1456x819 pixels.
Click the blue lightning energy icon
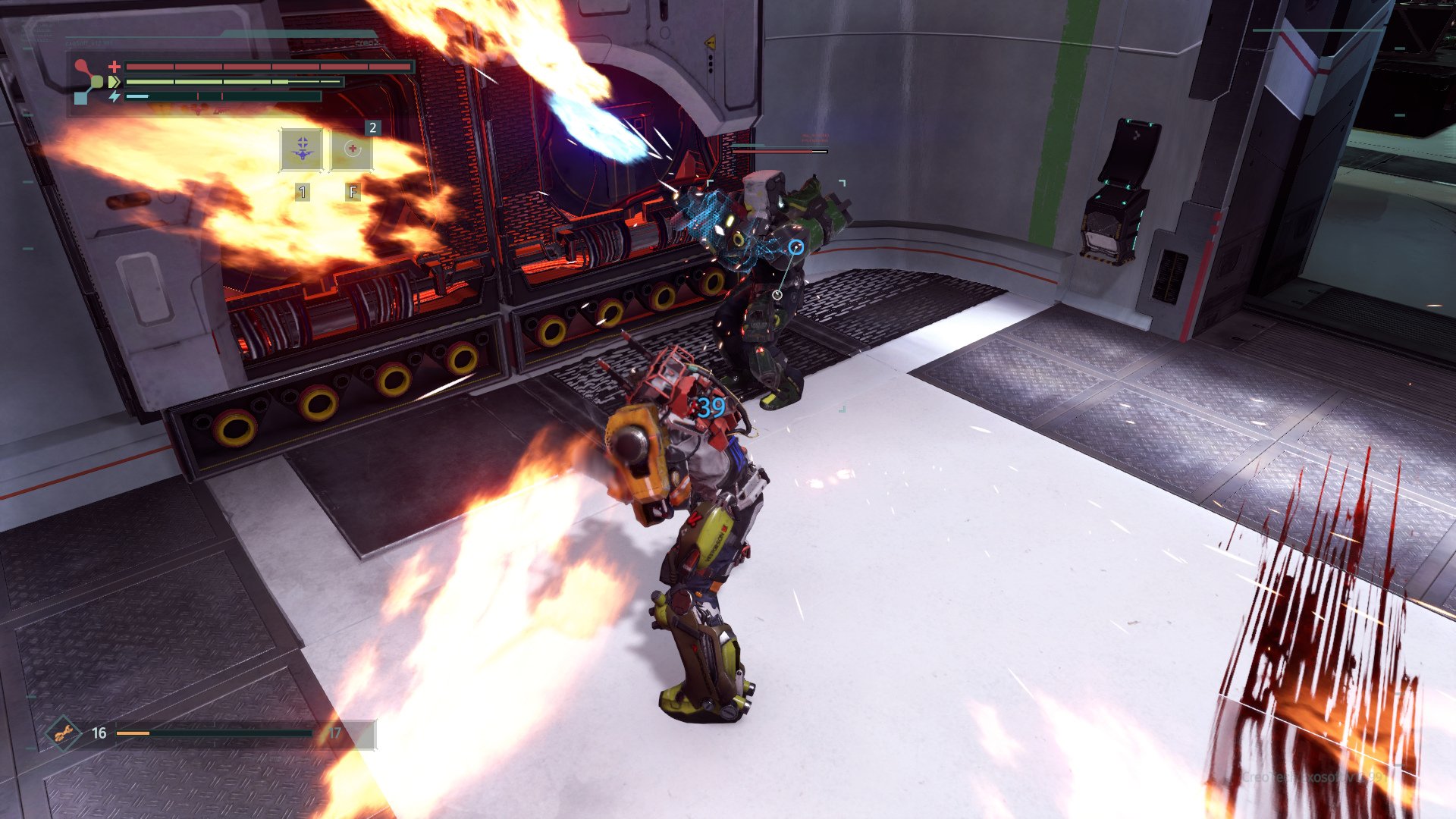pyautogui.click(x=115, y=96)
